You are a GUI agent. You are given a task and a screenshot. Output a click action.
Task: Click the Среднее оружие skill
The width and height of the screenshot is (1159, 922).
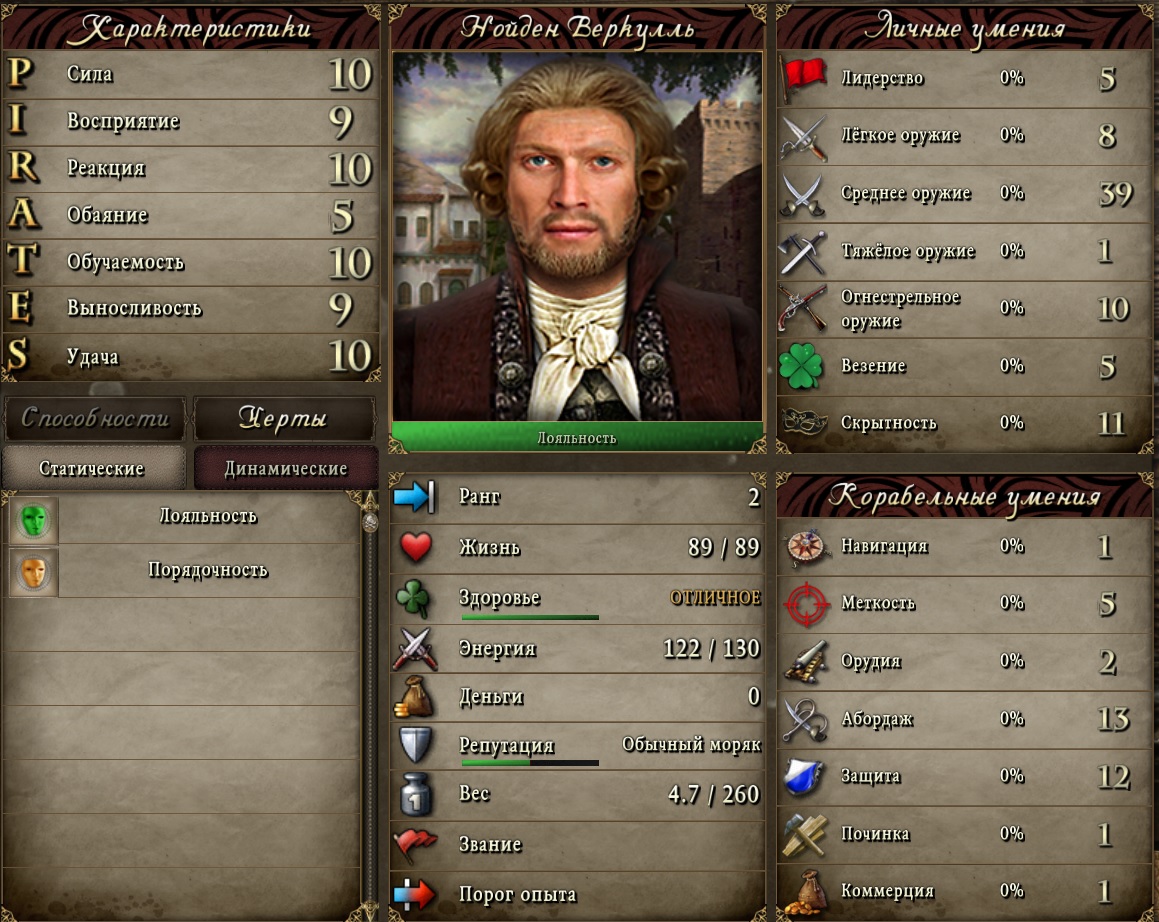(965, 193)
